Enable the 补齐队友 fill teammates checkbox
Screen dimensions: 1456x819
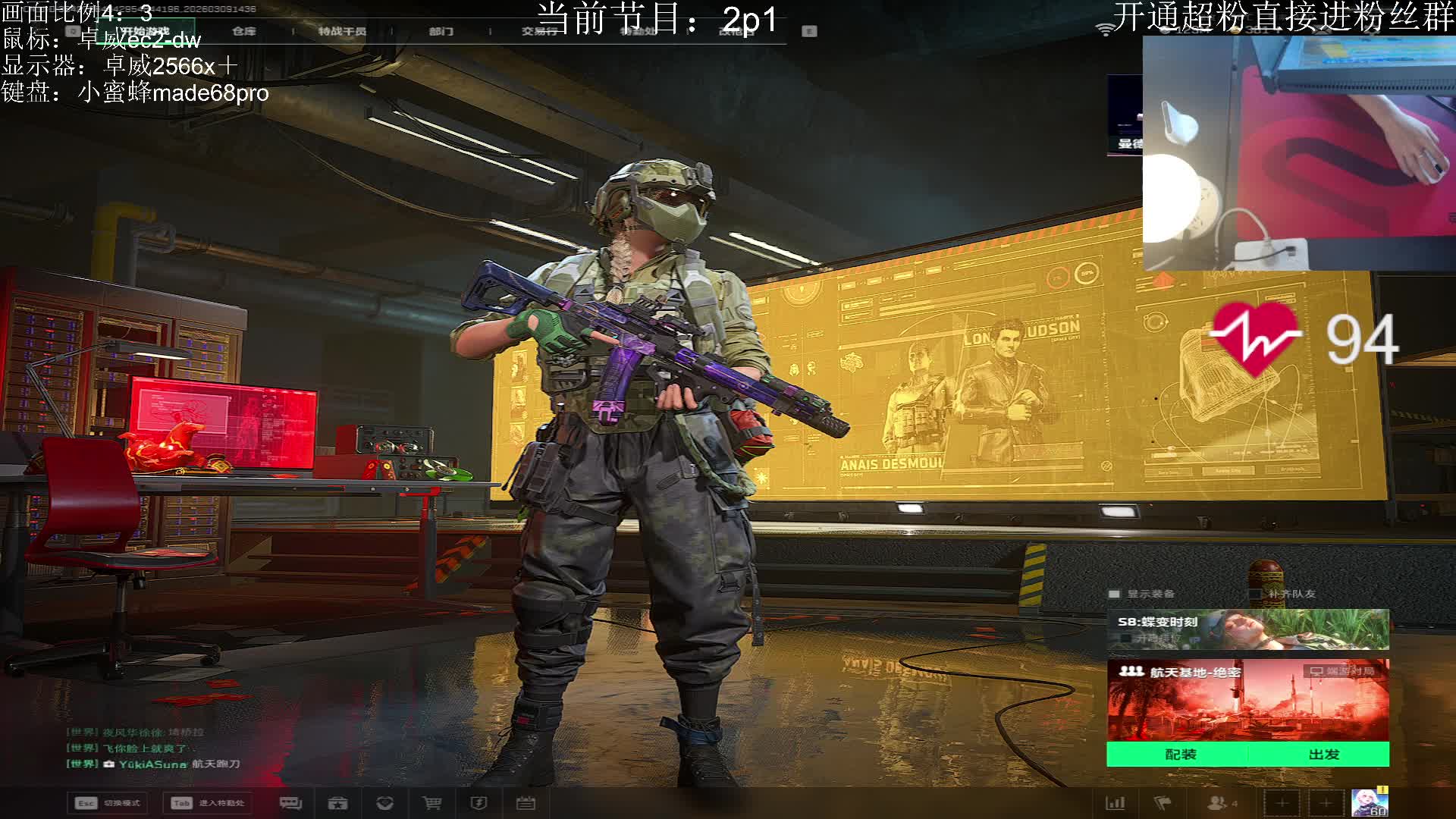[1256, 594]
